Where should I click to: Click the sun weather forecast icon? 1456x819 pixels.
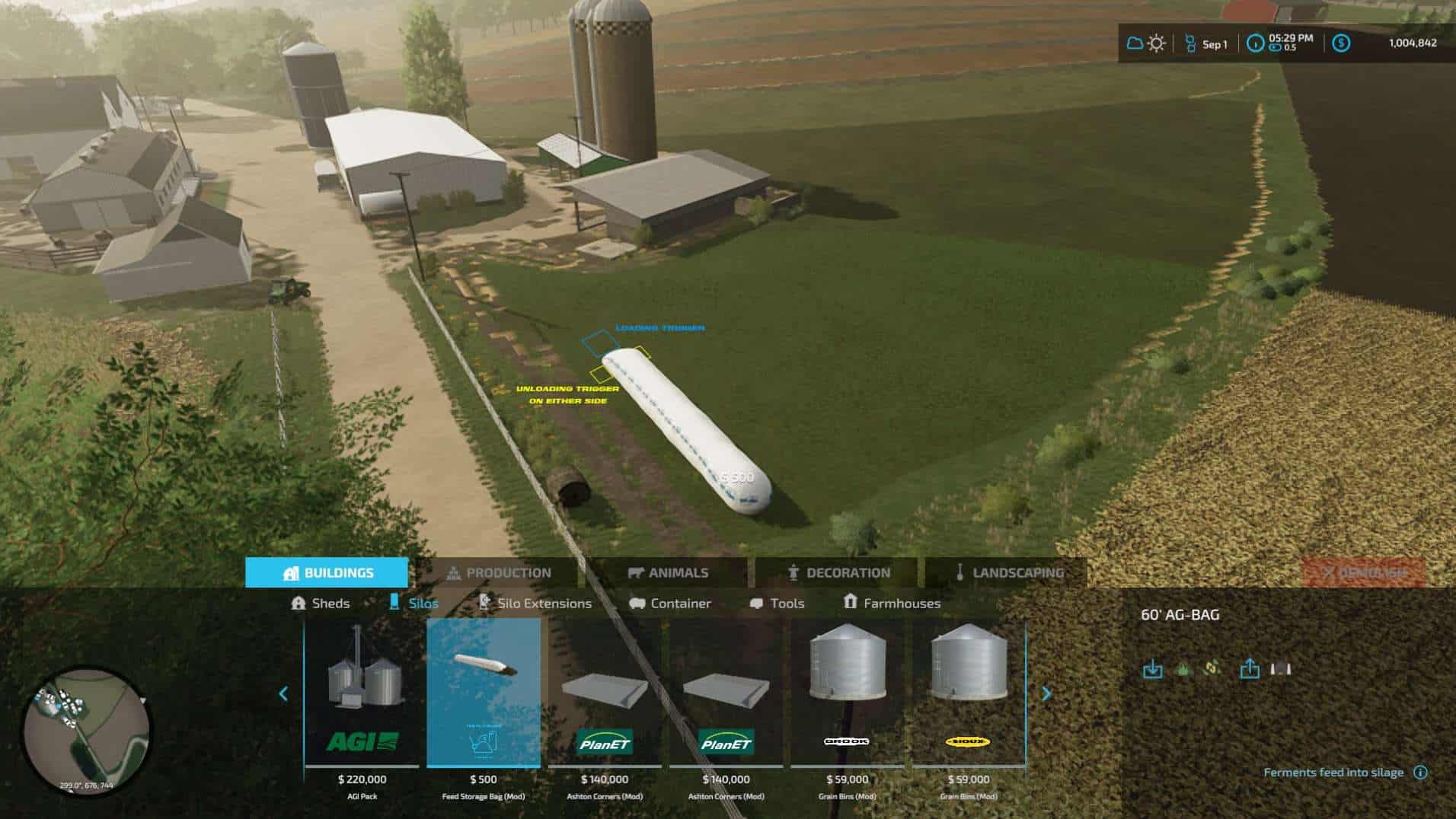(x=1156, y=44)
